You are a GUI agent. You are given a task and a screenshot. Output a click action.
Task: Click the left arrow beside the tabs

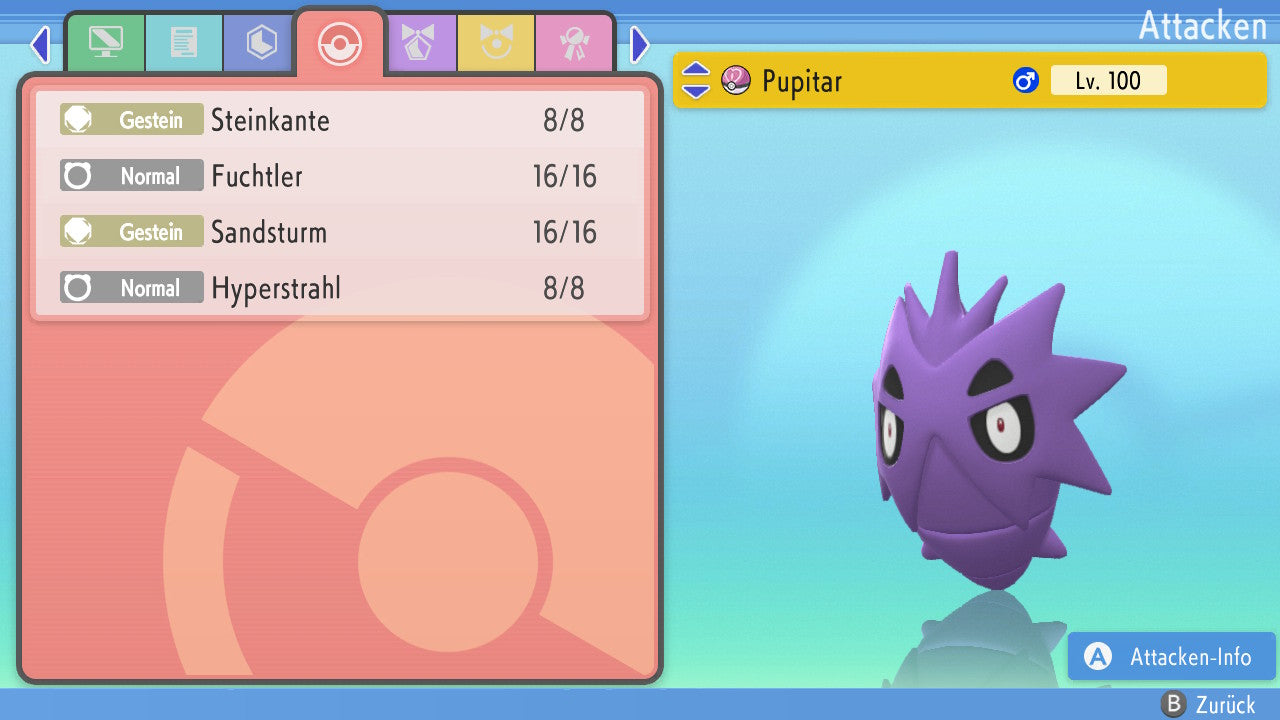coord(40,44)
